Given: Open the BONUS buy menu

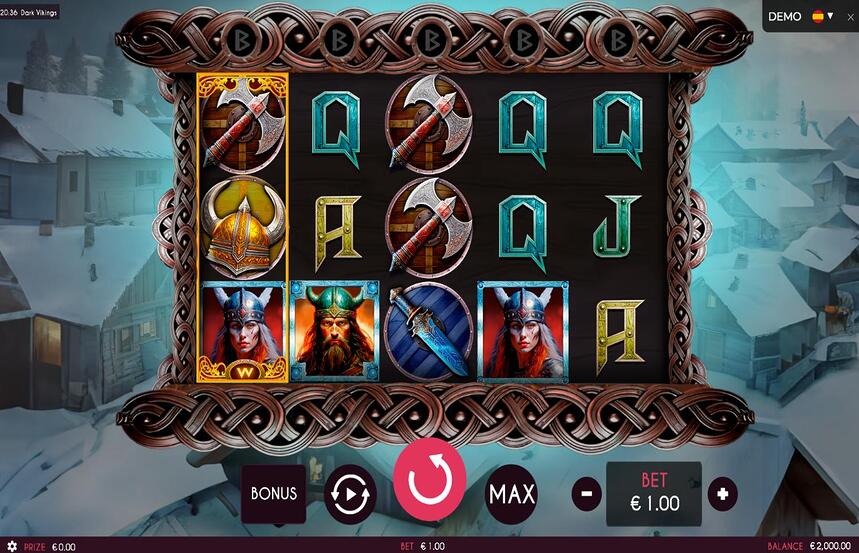Looking at the screenshot, I should coord(274,493).
